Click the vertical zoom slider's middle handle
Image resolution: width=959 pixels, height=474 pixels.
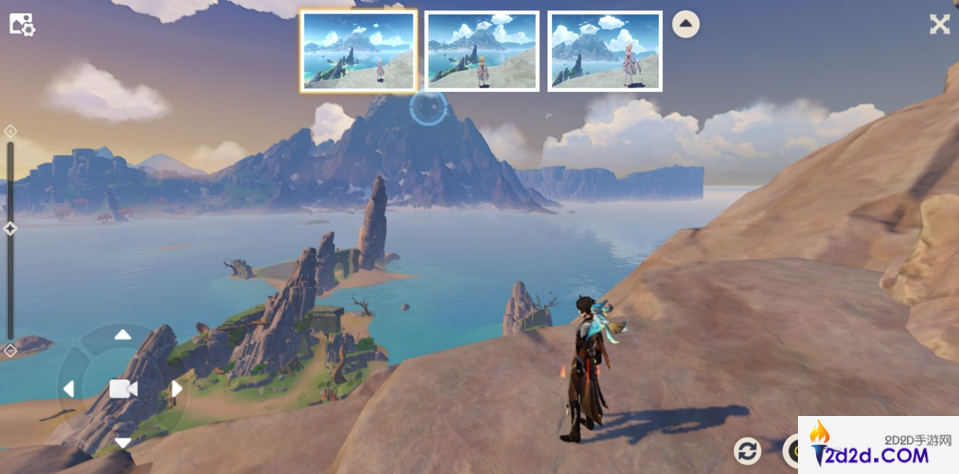click(10, 229)
